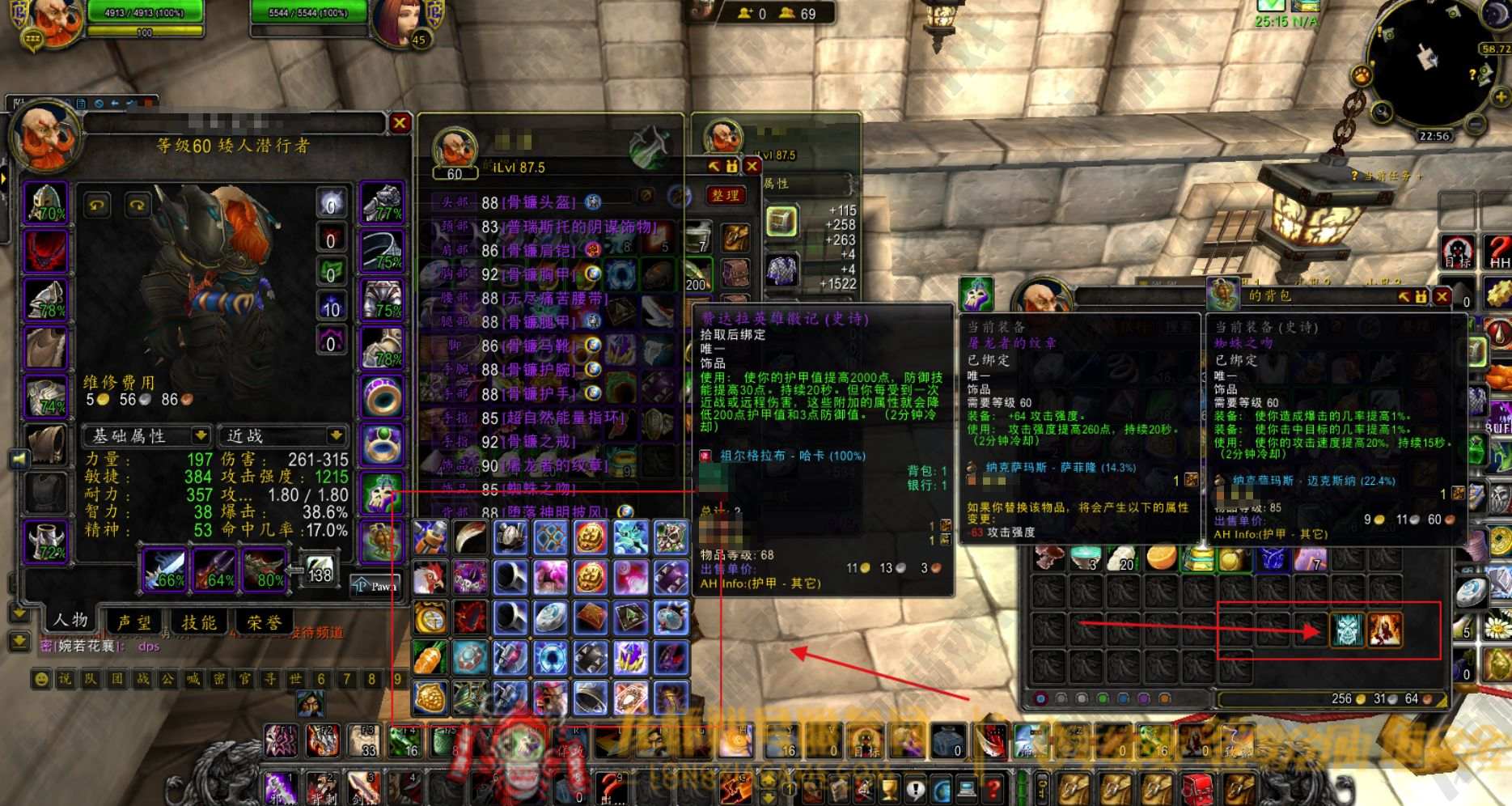1512x806 pixels.
Task: Open the smiley emote button on the chat bar
Action: tap(40, 679)
